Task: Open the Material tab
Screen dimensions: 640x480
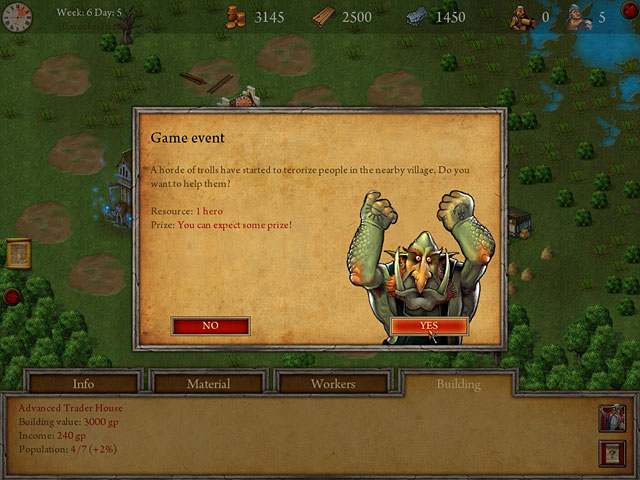Action: (x=208, y=384)
